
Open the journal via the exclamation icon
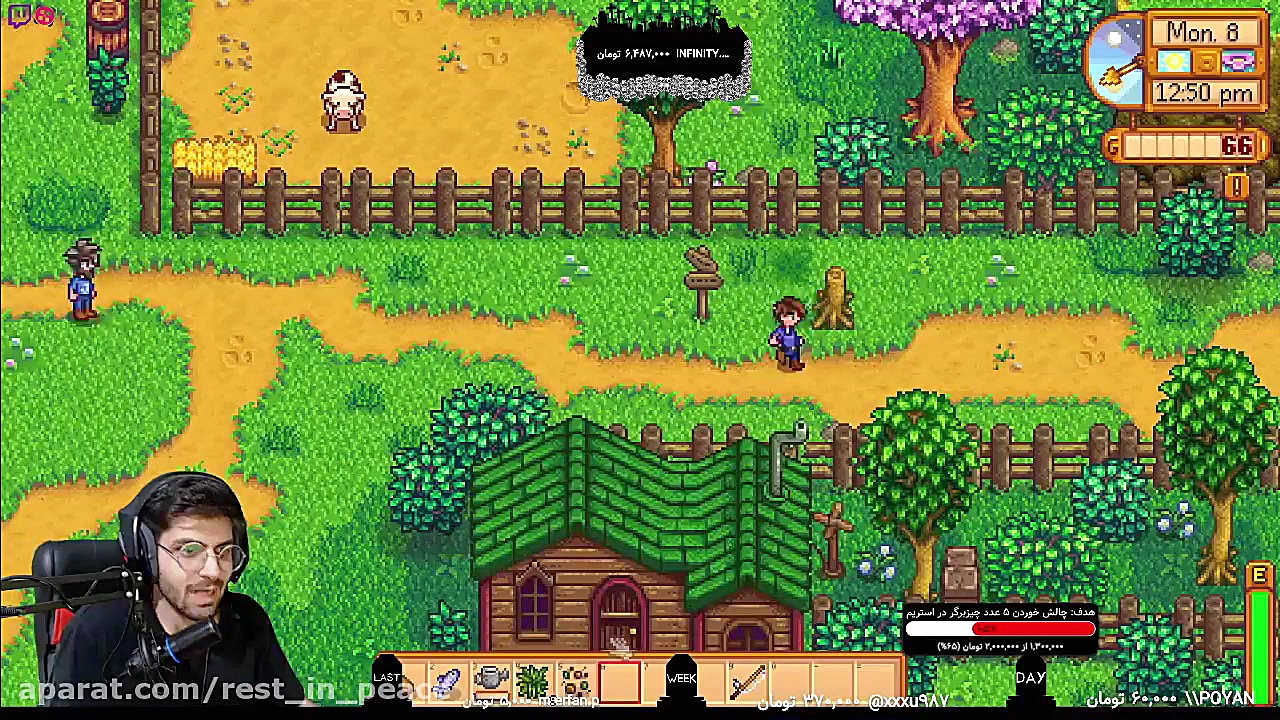click(x=1236, y=186)
